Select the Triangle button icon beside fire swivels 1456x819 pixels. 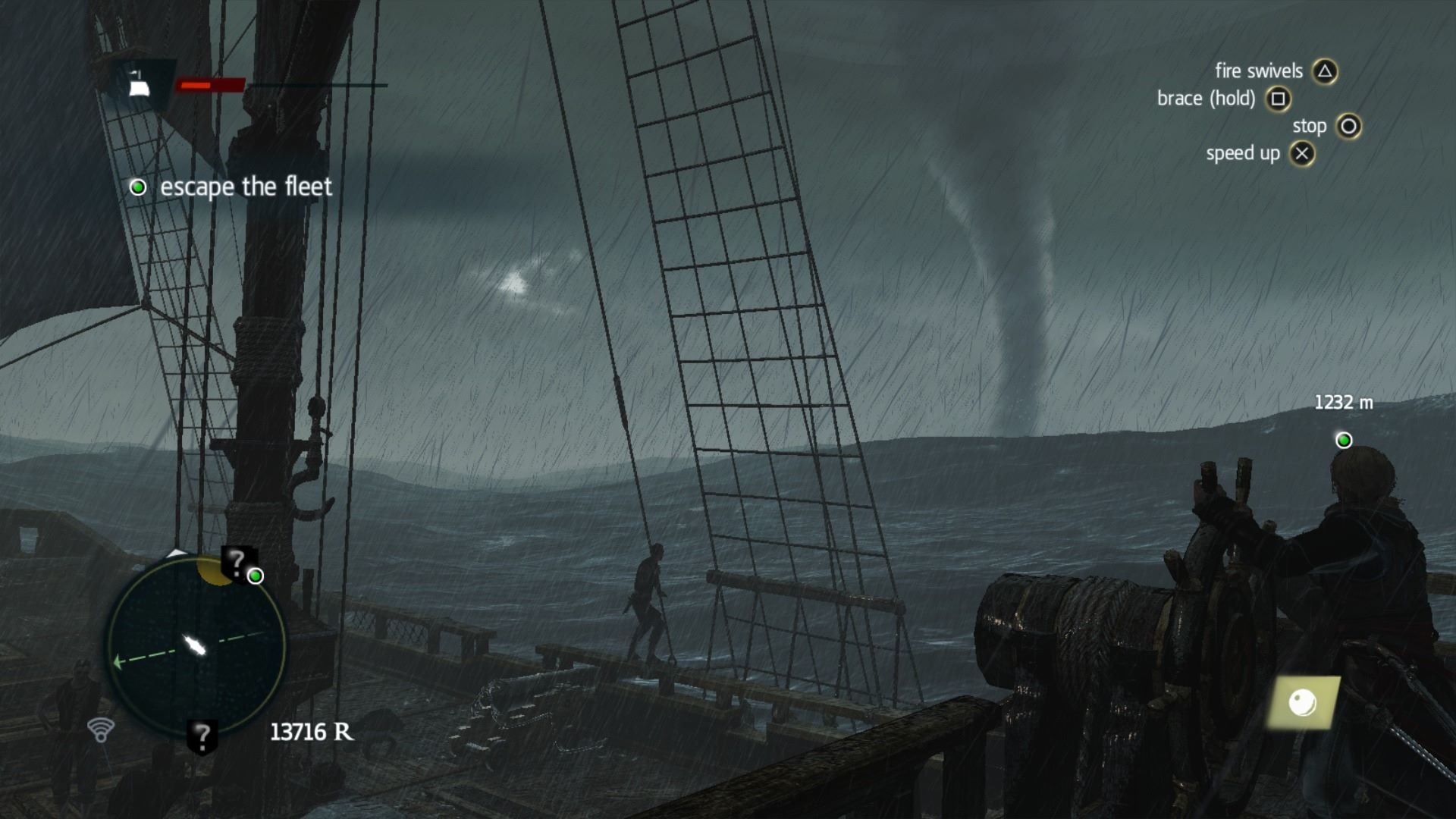pos(1326,71)
